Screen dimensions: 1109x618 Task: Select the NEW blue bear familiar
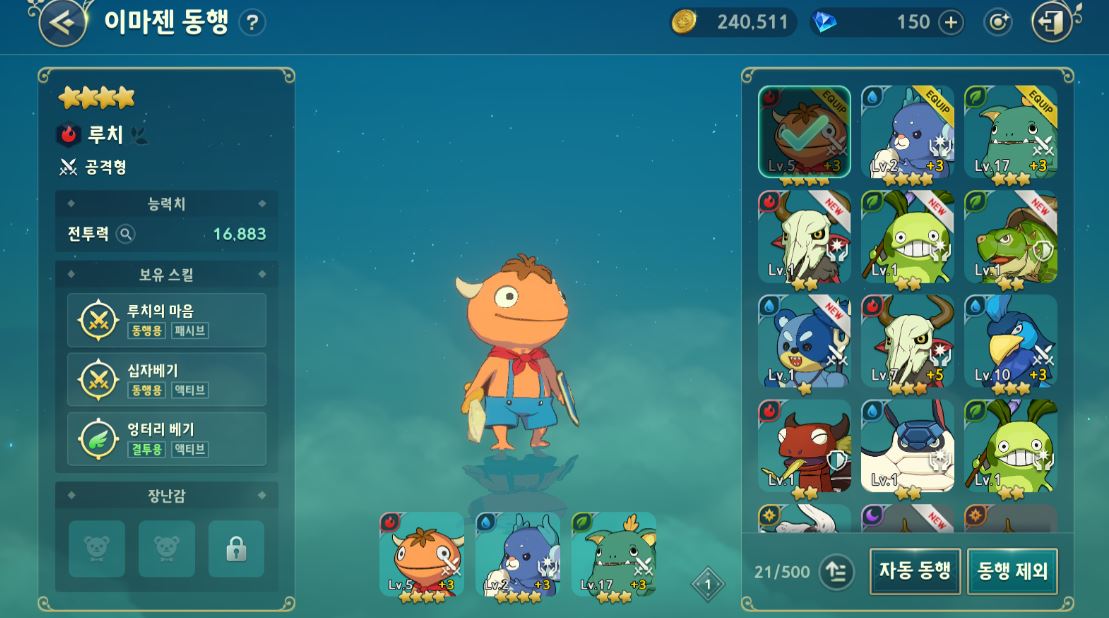click(x=804, y=341)
